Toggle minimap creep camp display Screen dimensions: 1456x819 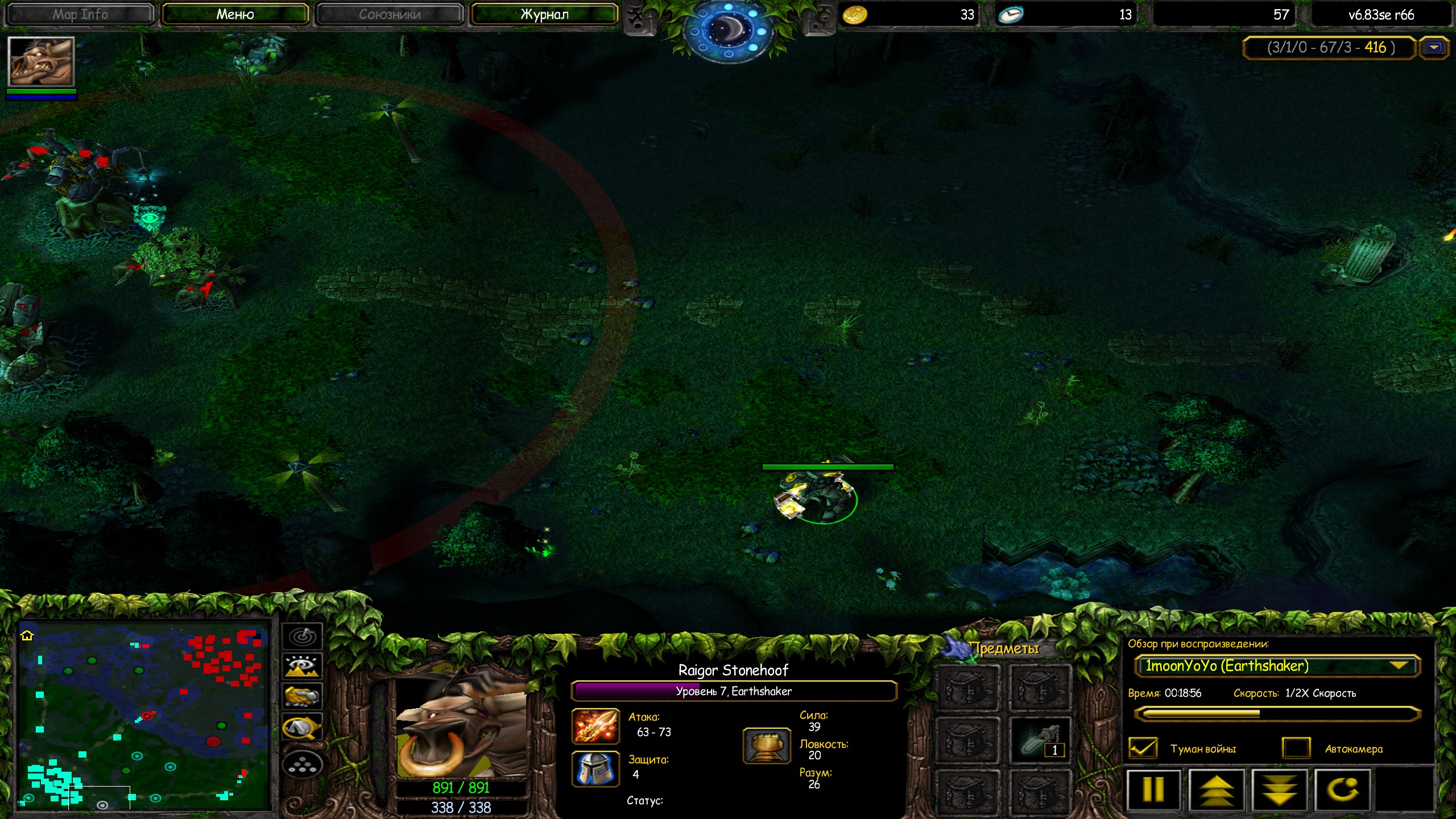pos(303,727)
